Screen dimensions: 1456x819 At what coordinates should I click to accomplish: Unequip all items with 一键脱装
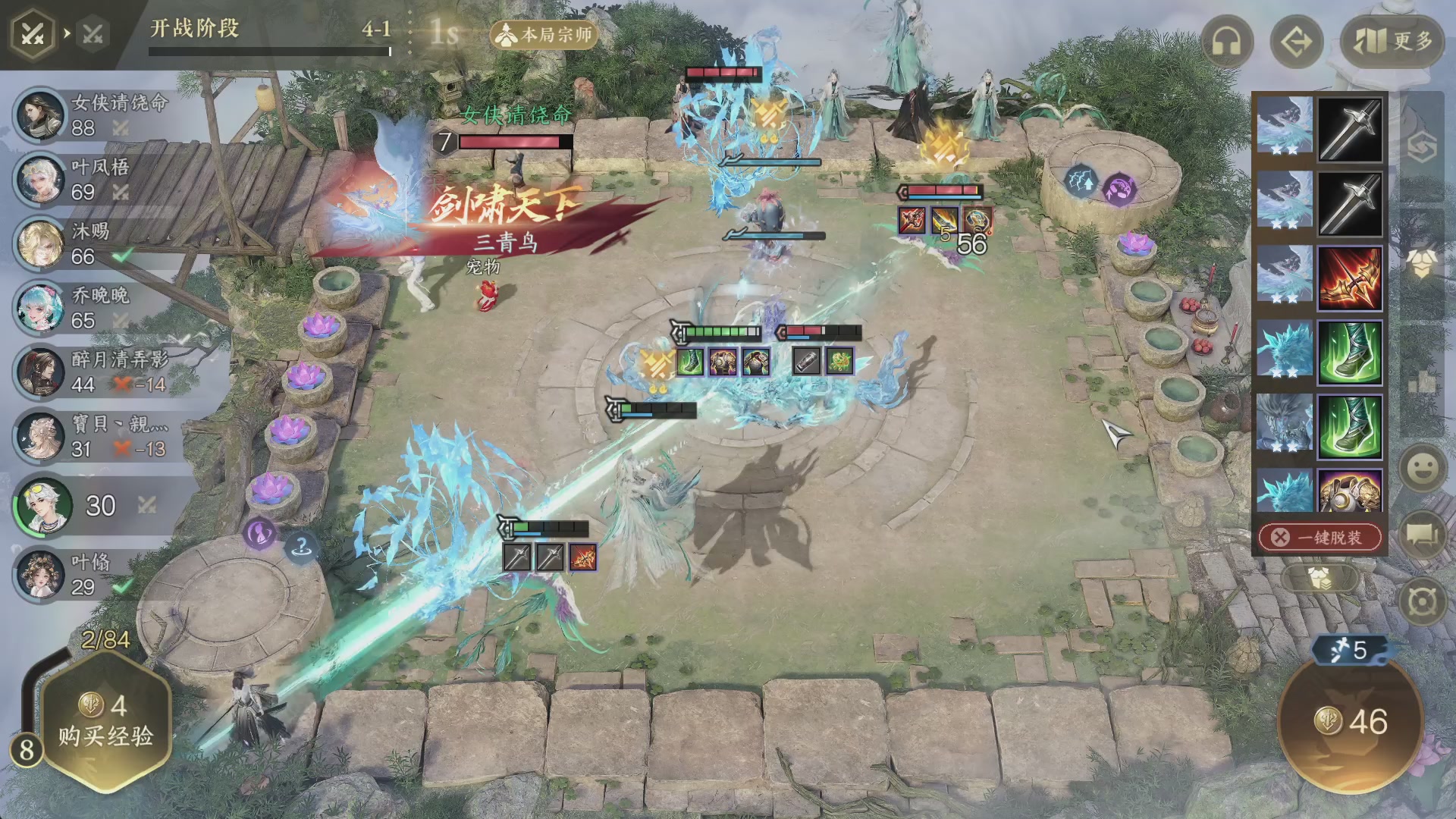click(1320, 538)
